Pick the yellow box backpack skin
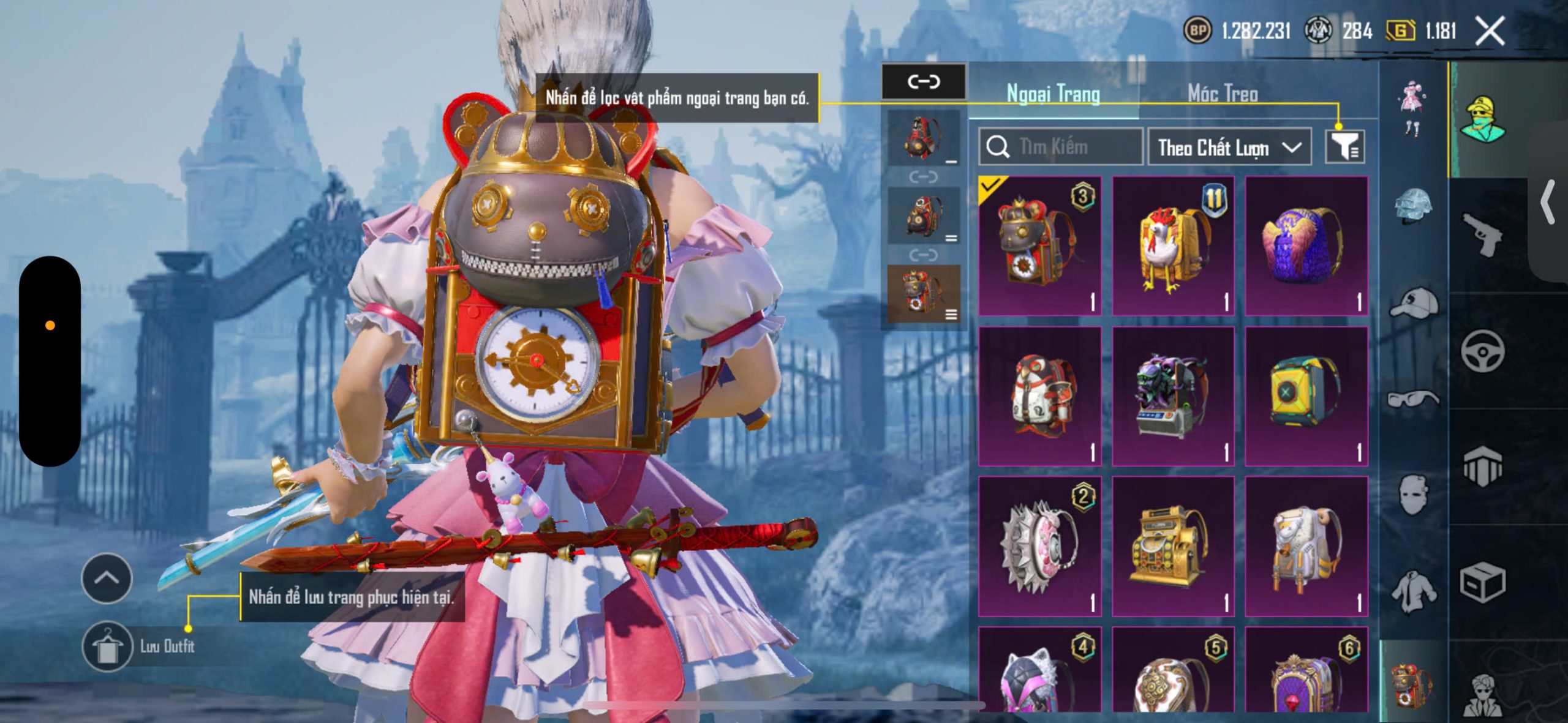The width and height of the screenshot is (1568, 723). (1306, 396)
